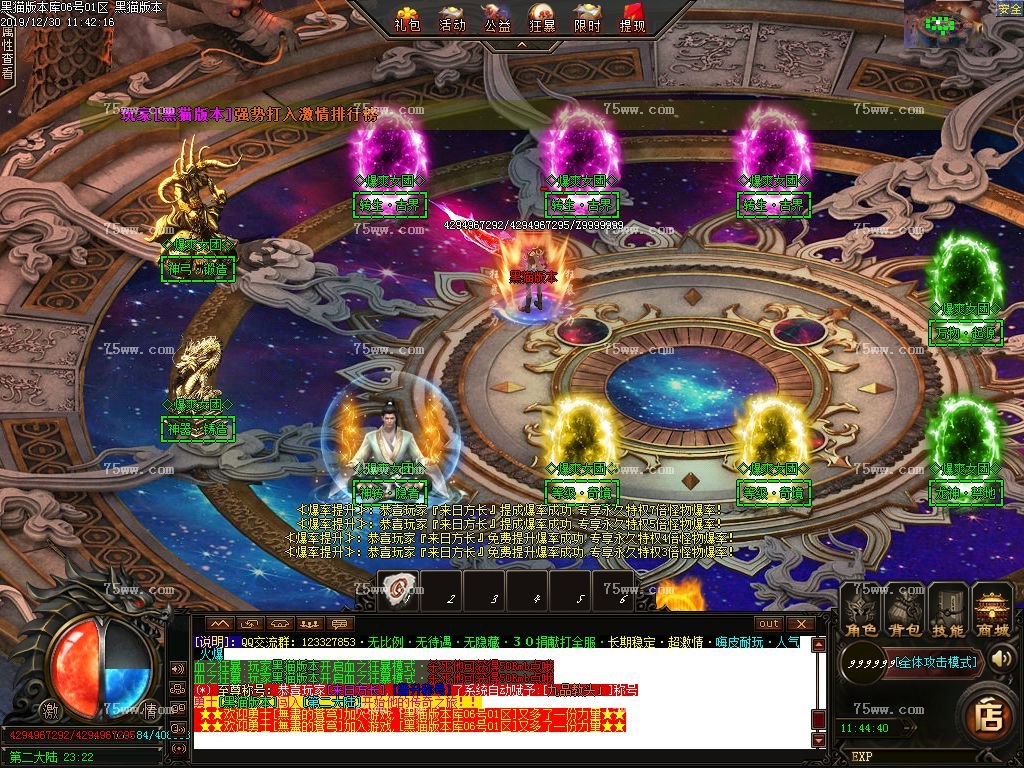Image resolution: width=1024 pixels, height=768 pixels.
Task: Open the 提现 withdrawal menu
Action: pos(632,19)
